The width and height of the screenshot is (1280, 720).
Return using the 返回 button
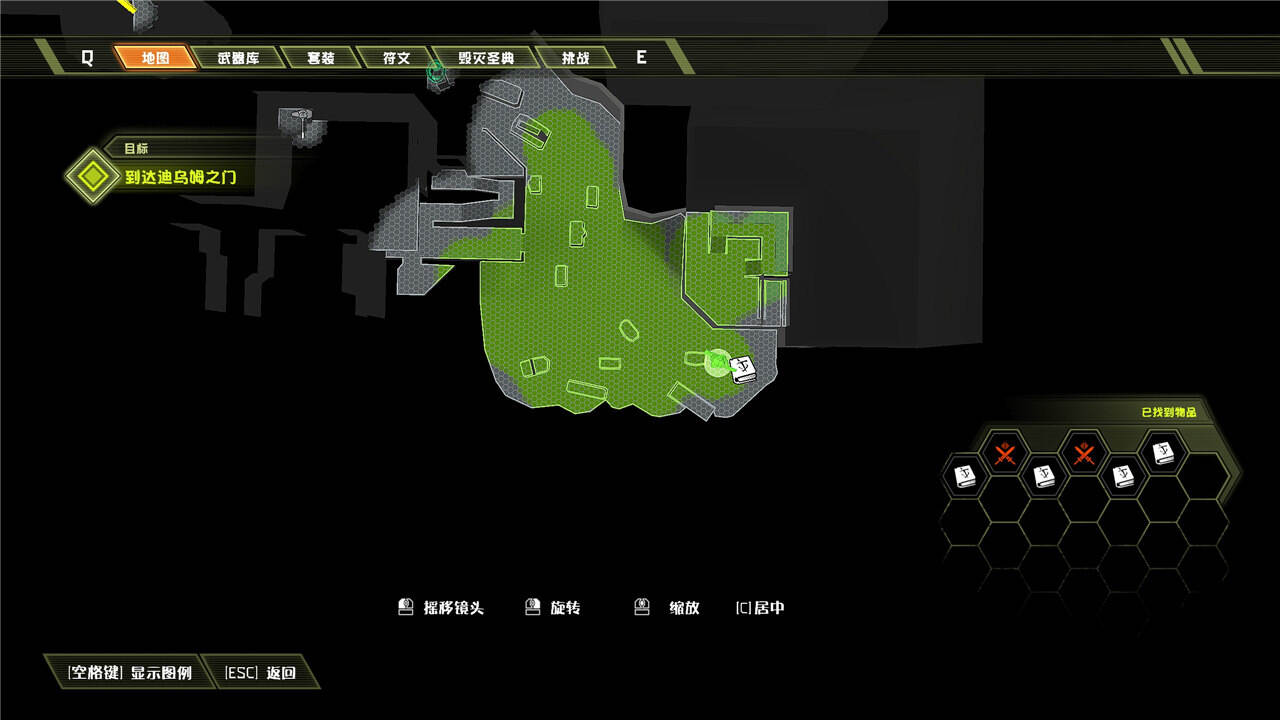(x=261, y=673)
